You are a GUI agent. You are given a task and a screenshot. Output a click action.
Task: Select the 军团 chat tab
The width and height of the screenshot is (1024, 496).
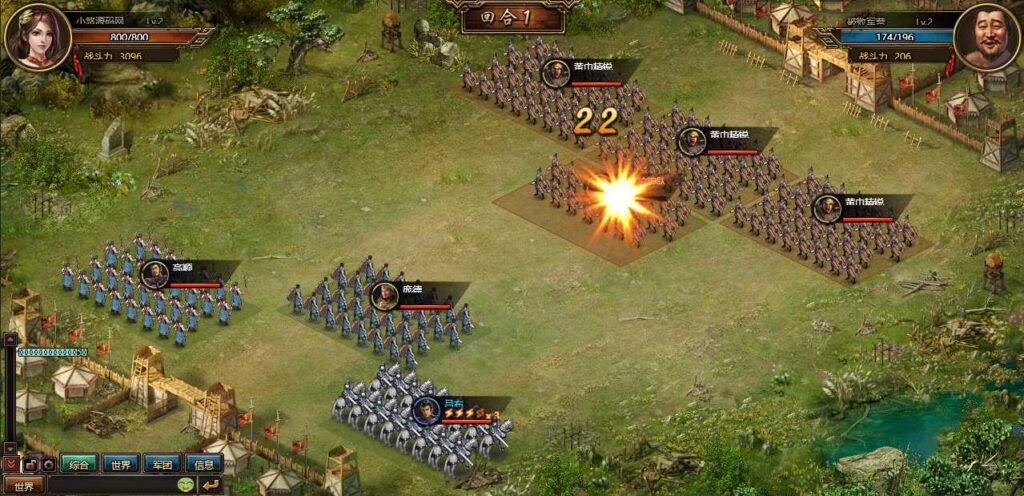[162, 464]
